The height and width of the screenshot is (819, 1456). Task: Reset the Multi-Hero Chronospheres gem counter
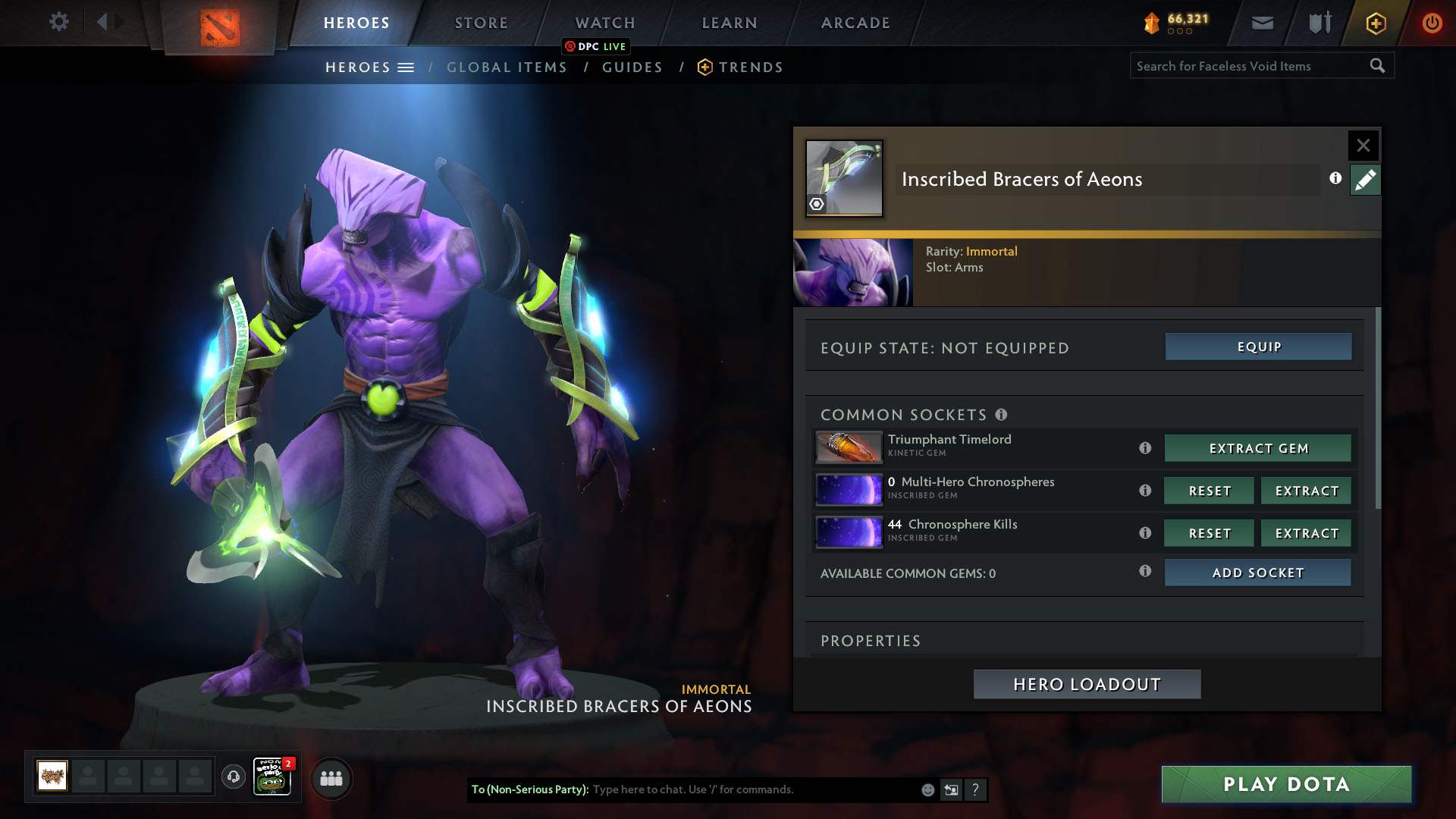1210,491
